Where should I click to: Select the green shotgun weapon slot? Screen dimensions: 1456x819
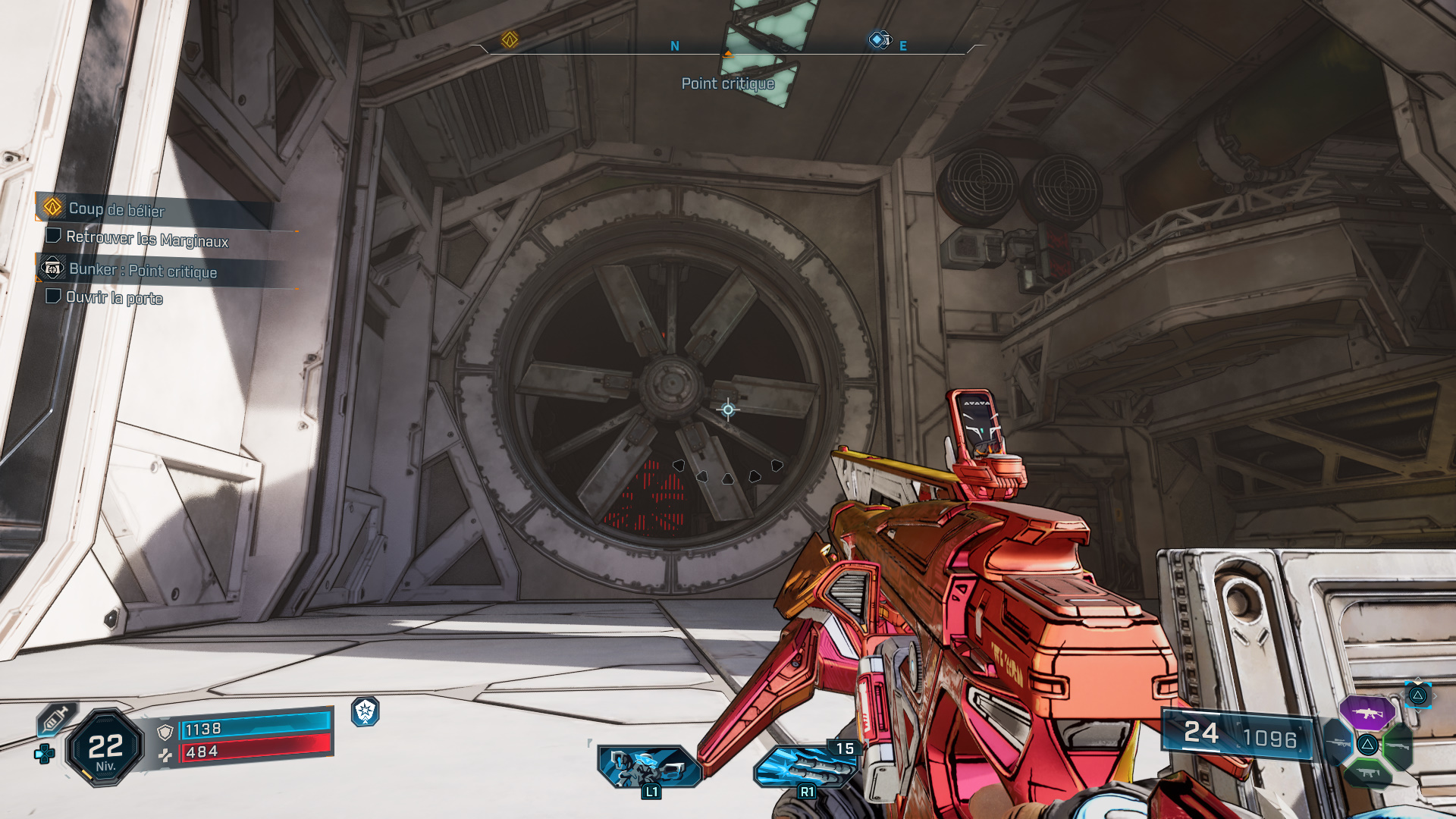1398,746
